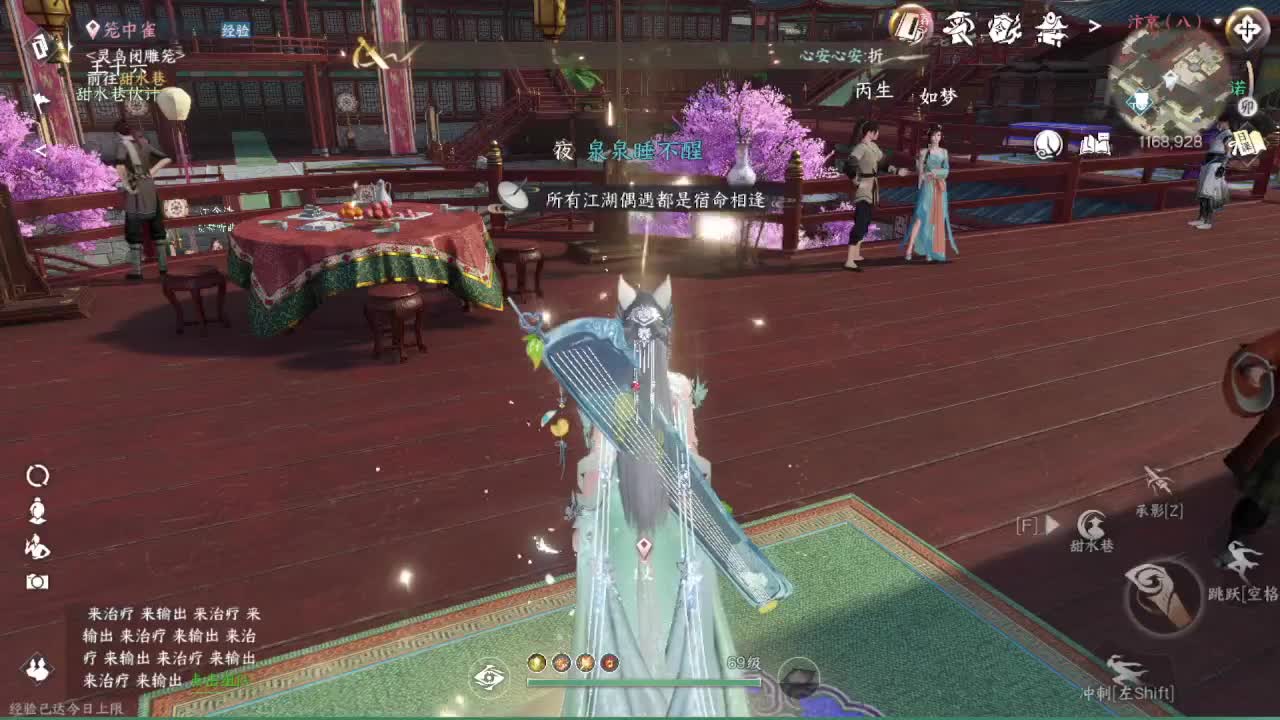
Task: Expand the chevron beside the calligraphy logo
Action: [1094, 24]
